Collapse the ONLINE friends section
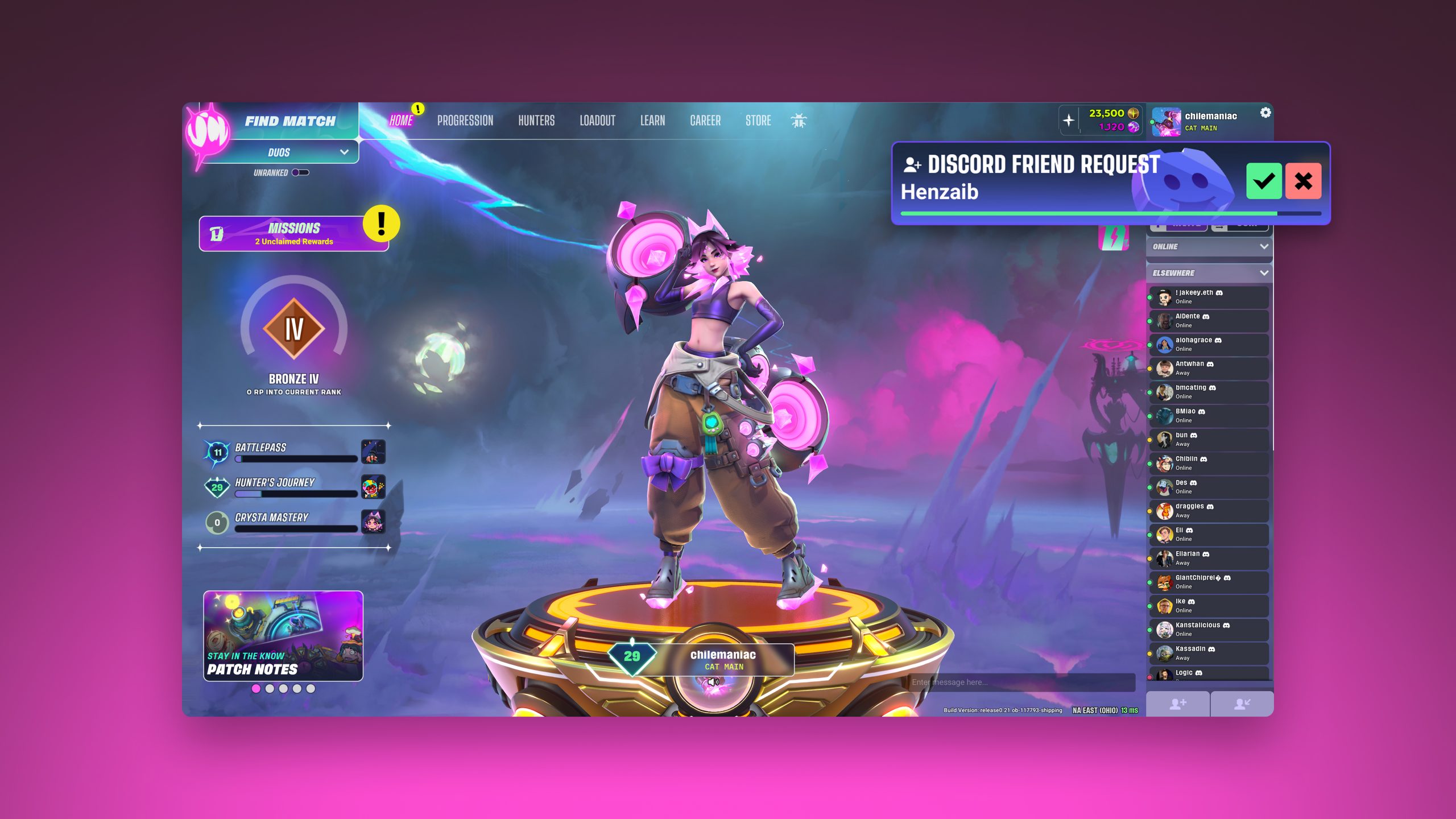 coord(1264,246)
